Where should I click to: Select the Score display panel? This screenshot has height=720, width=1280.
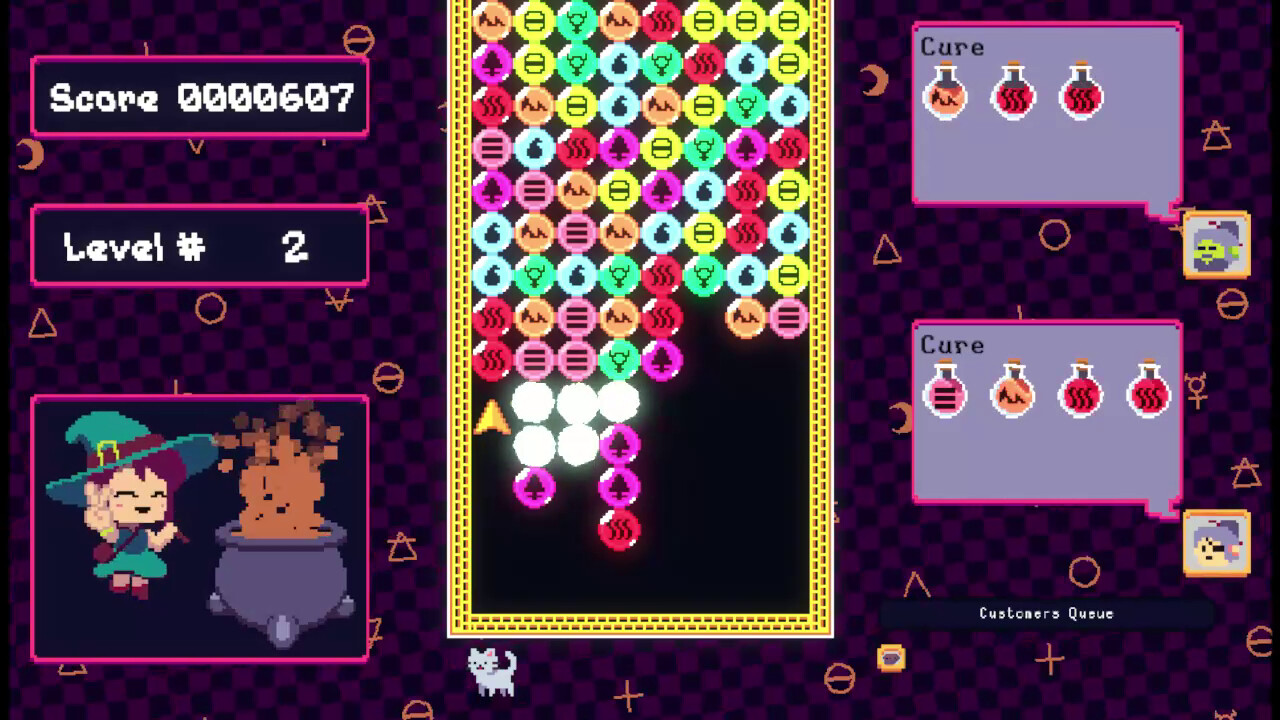(x=199, y=96)
